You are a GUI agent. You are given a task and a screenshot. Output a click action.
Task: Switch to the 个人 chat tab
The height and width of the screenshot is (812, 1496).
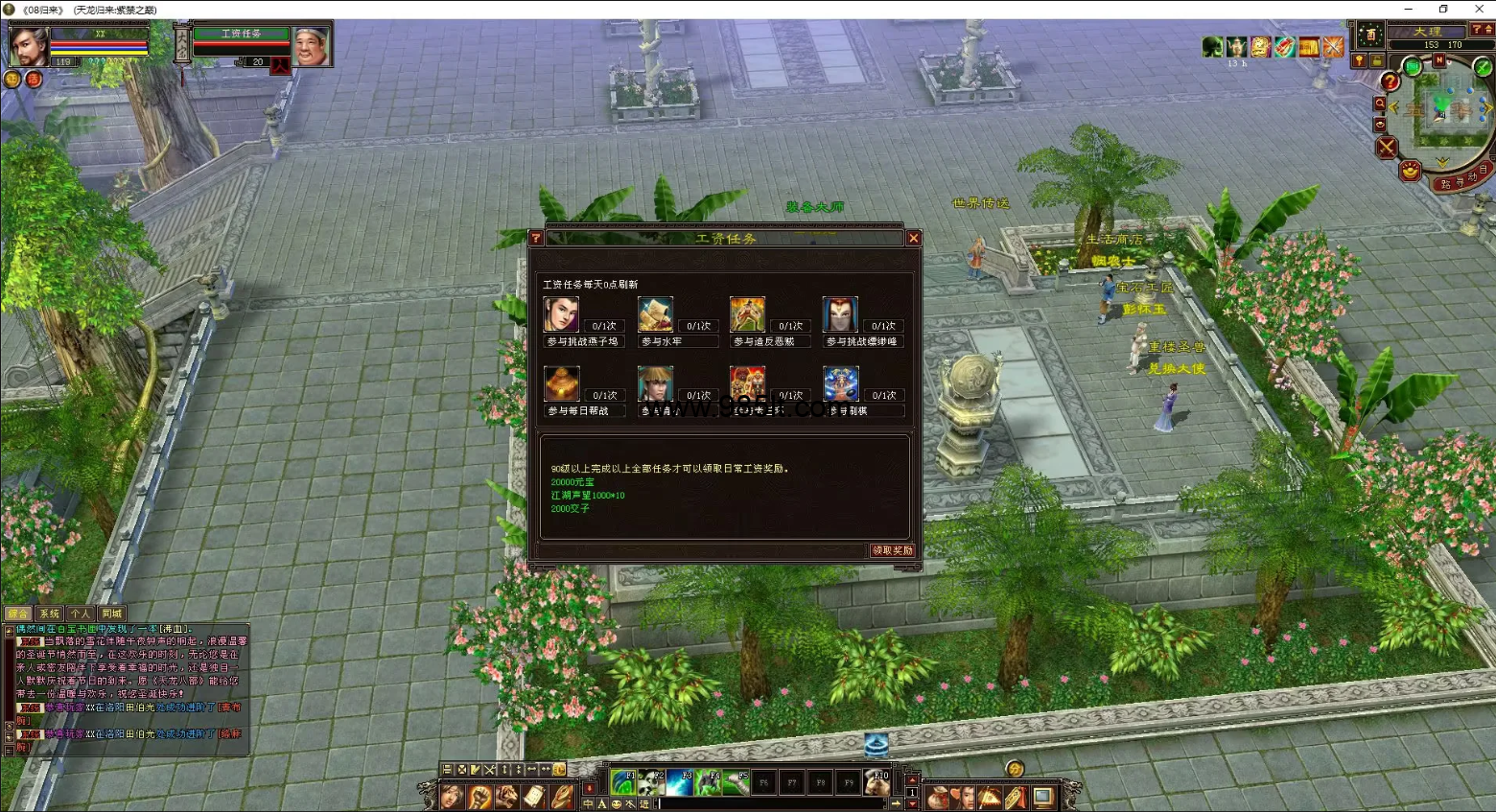(81, 614)
